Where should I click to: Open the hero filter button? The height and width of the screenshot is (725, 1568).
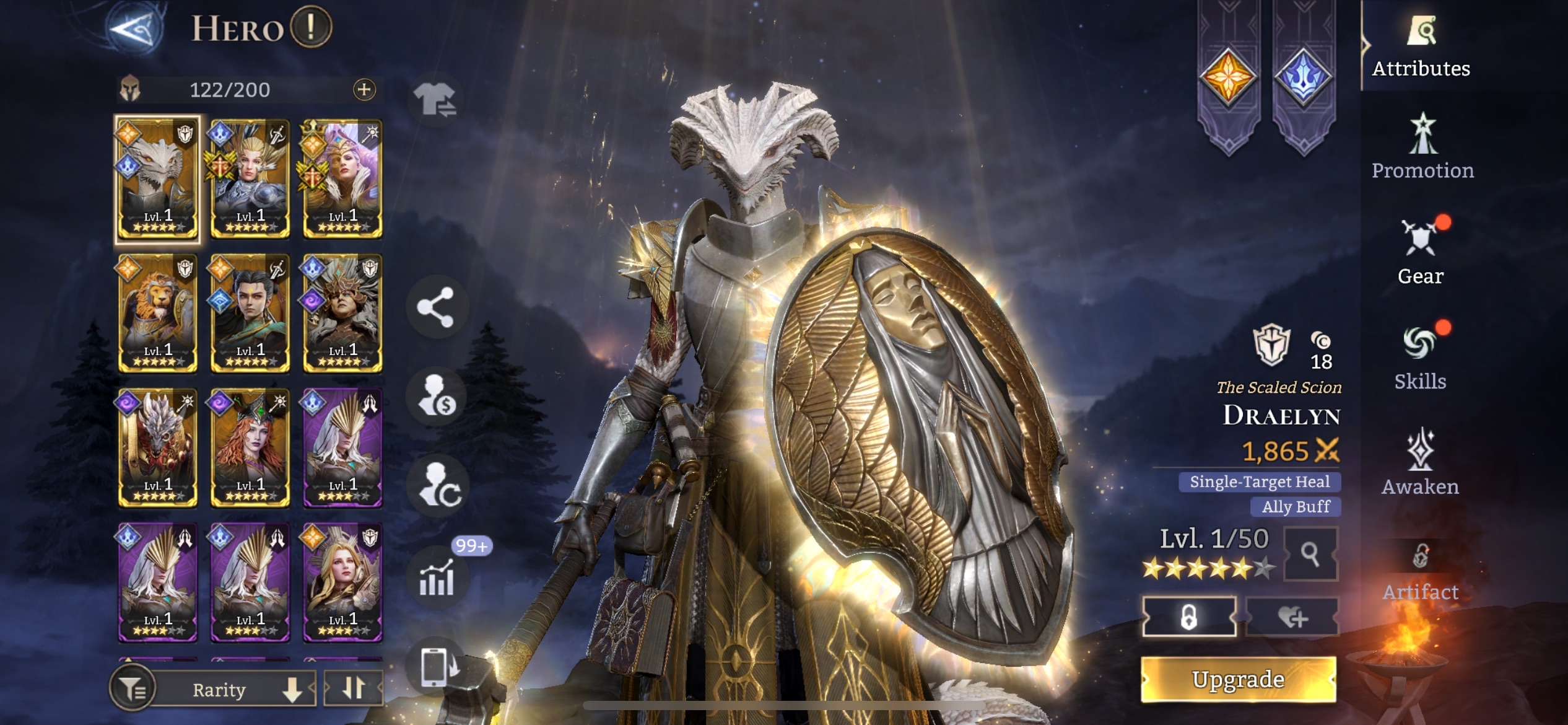(x=131, y=688)
